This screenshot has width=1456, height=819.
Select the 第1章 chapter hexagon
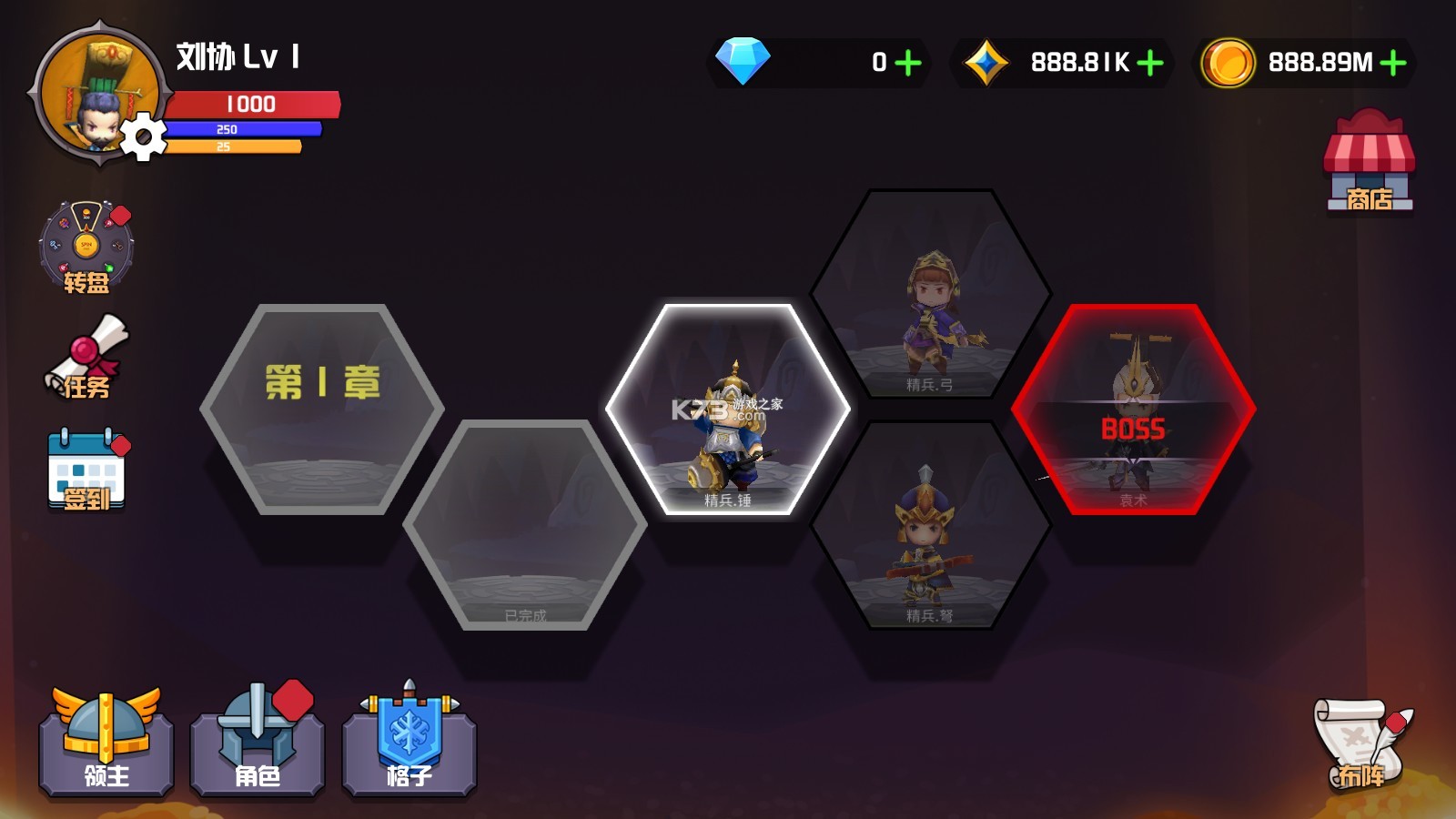322,409
